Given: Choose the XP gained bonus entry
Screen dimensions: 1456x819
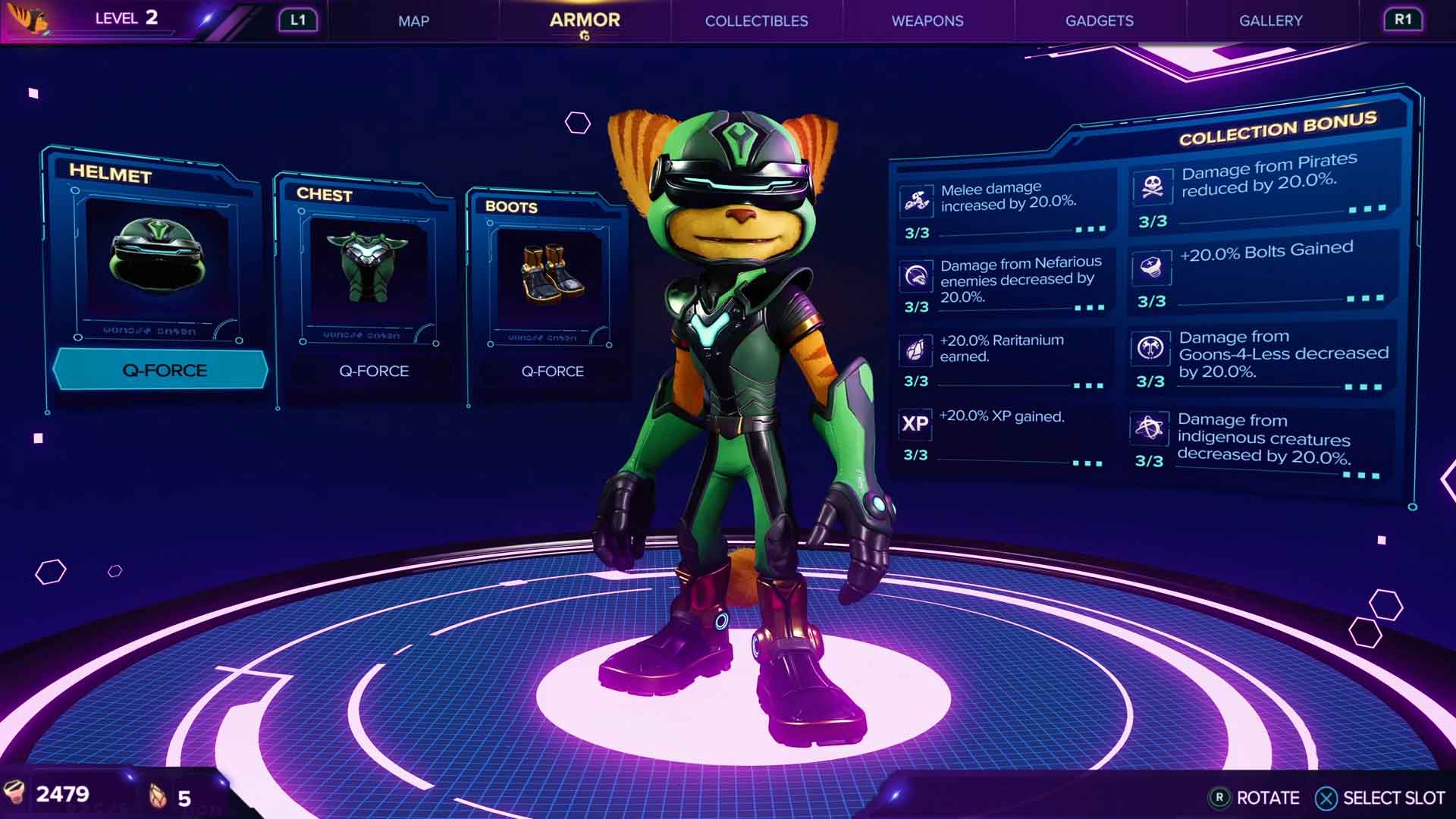Looking at the screenshot, I should pyautogui.click(x=1001, y=435).
